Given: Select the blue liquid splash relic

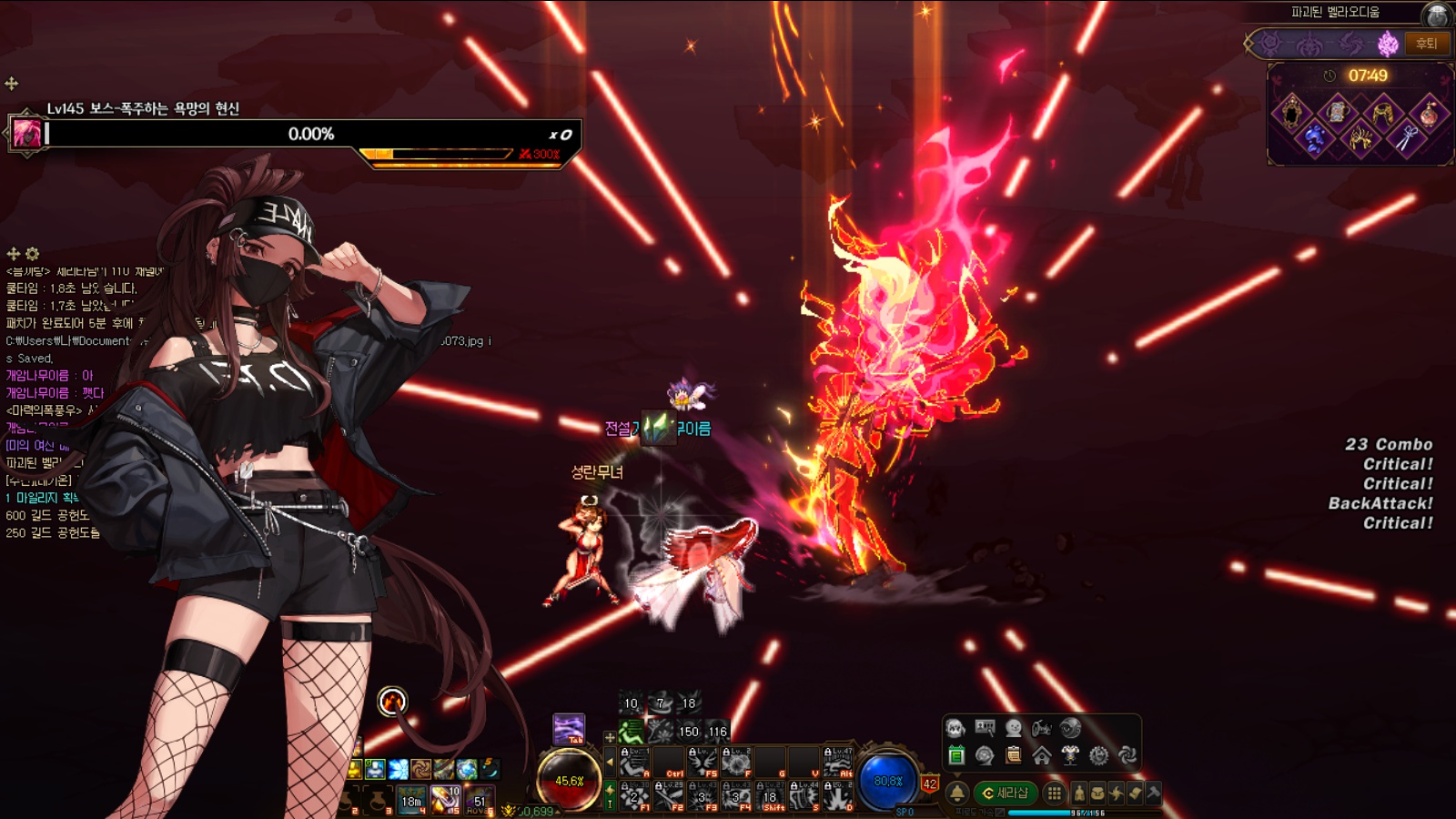Looking at the screenshot, I should (1314, 138).
